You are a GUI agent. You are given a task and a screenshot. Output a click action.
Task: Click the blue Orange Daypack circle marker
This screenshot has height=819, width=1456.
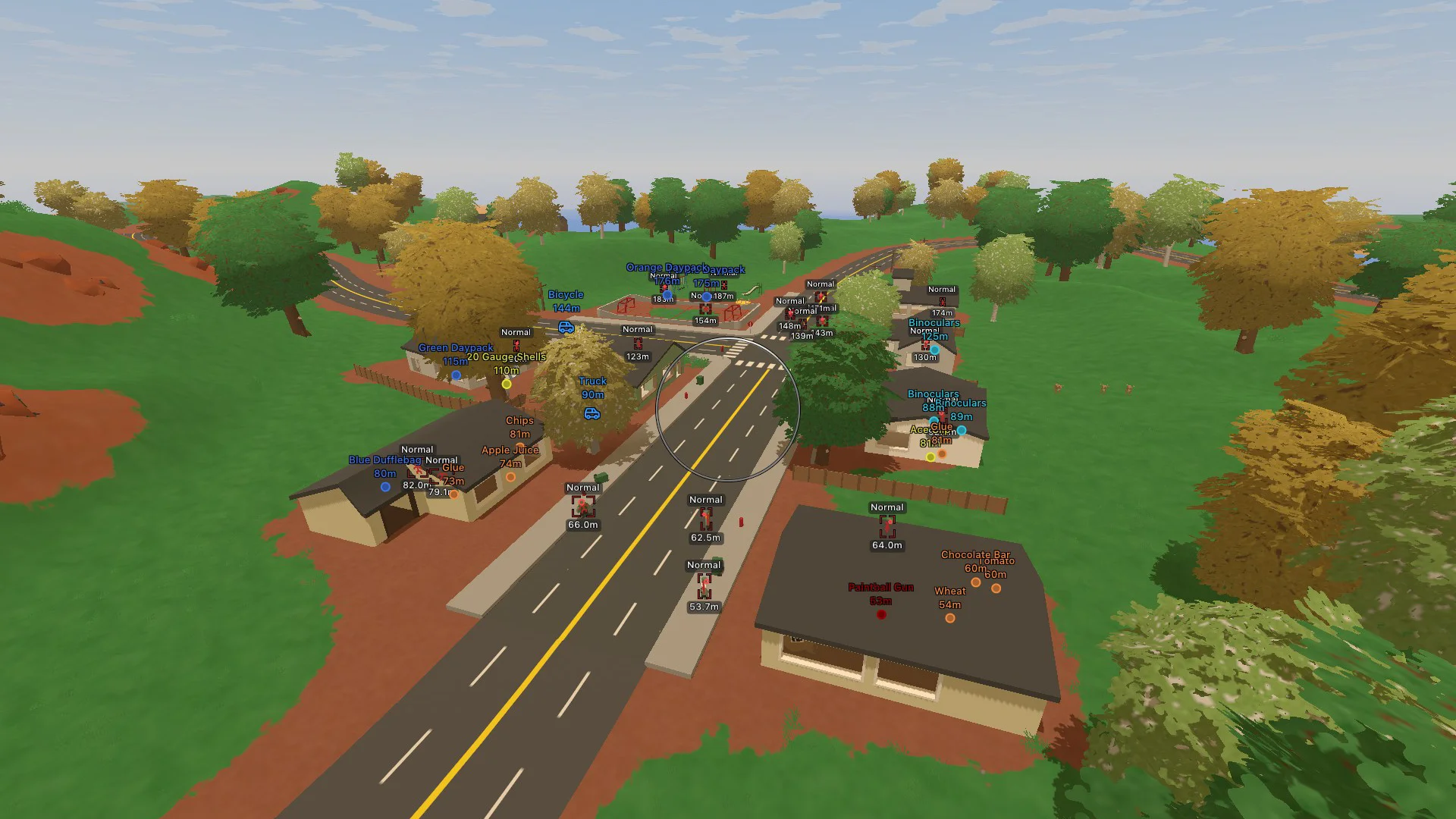666,296
